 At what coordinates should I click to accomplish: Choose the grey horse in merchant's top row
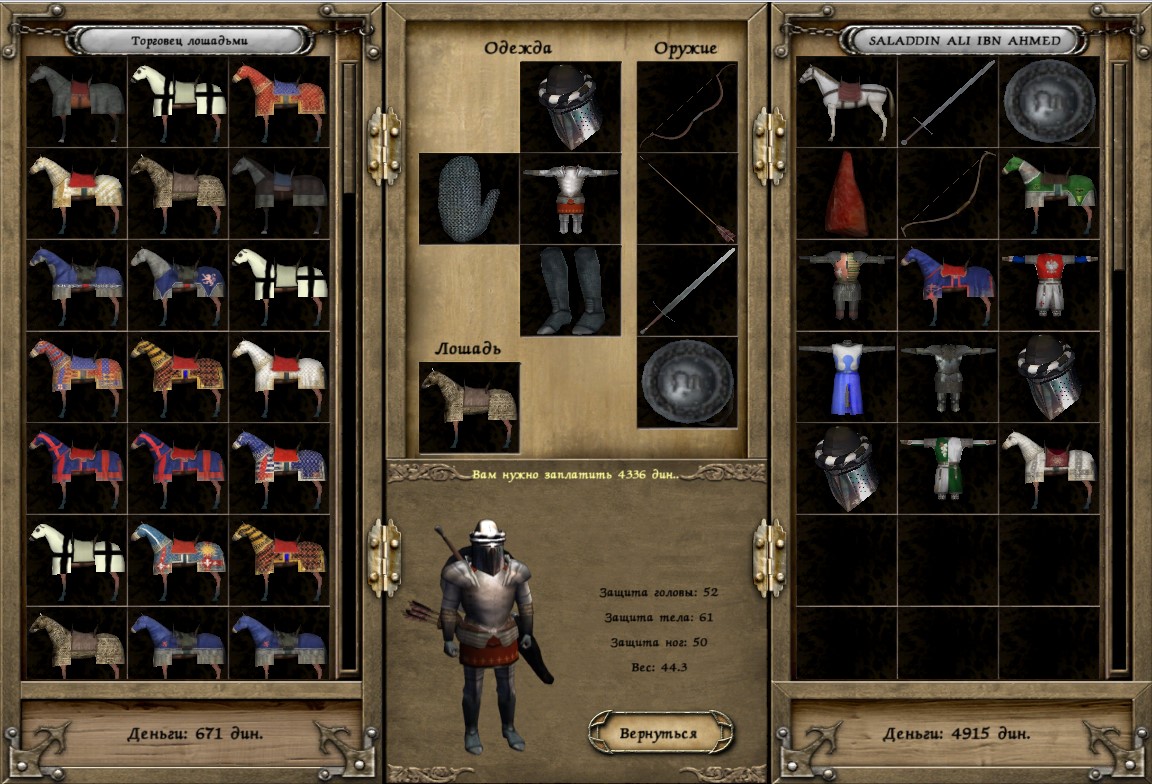pyautogui.click(x=77, y=102)
